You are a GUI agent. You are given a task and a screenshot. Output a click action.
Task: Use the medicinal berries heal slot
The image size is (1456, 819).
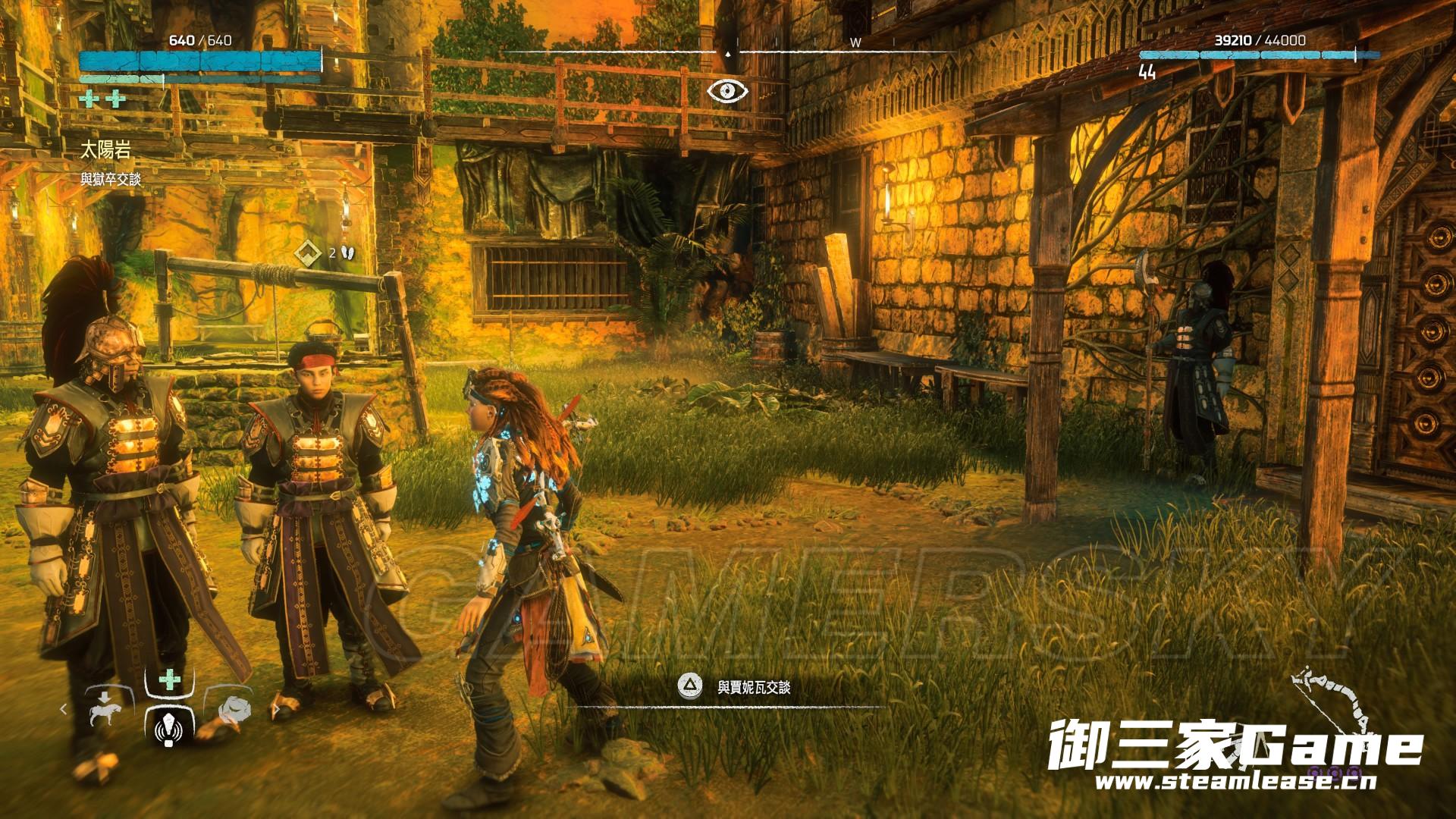[170, 679]
